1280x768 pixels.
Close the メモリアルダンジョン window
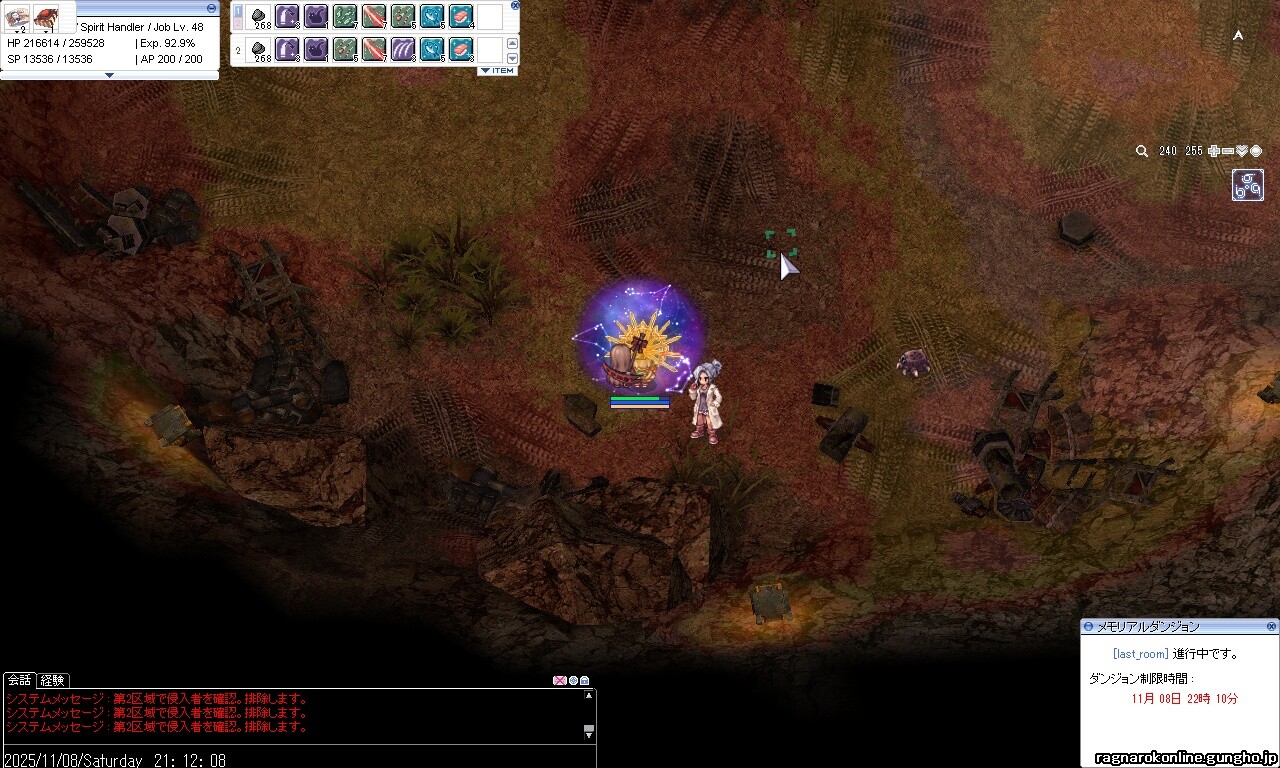pos(1272,627)
